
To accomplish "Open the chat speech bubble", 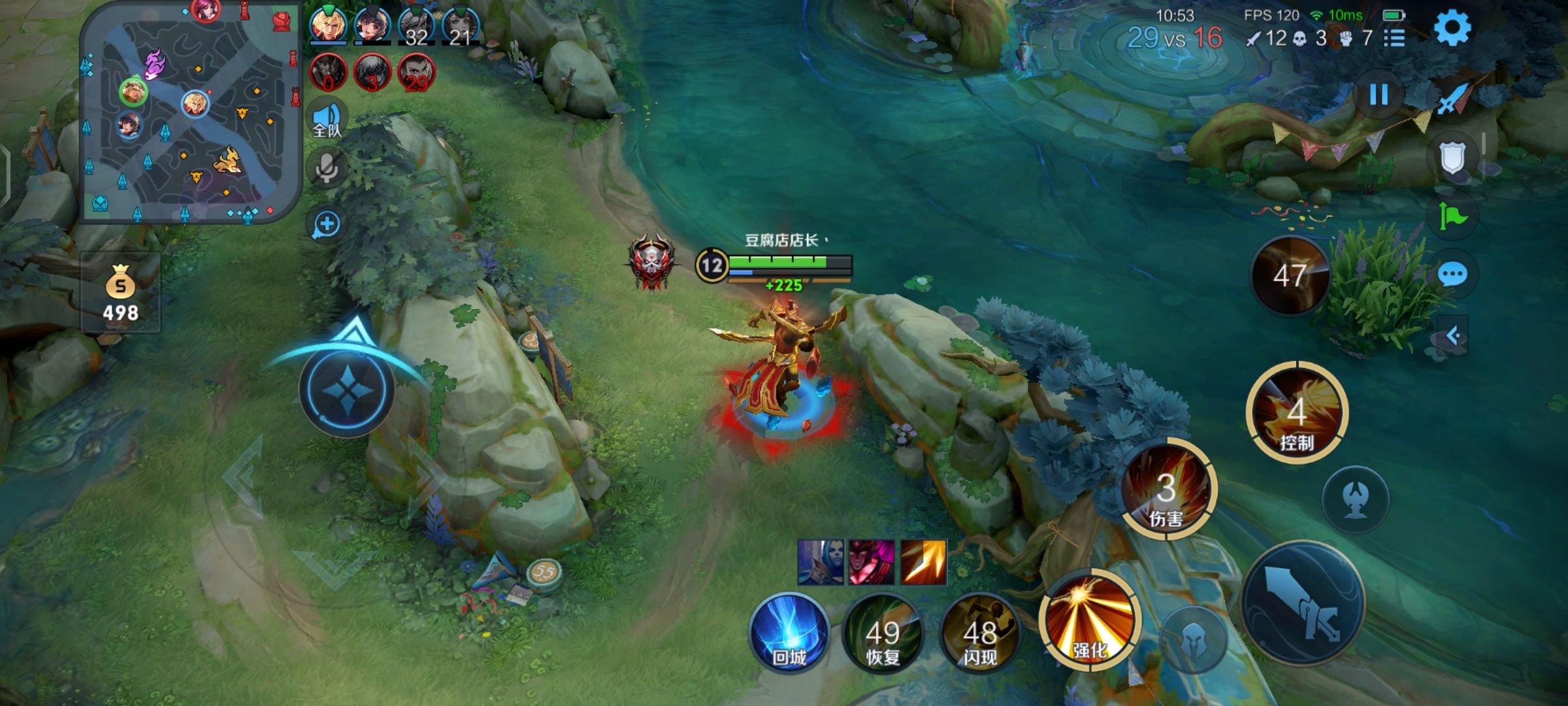I will [x=1453, y=275].
